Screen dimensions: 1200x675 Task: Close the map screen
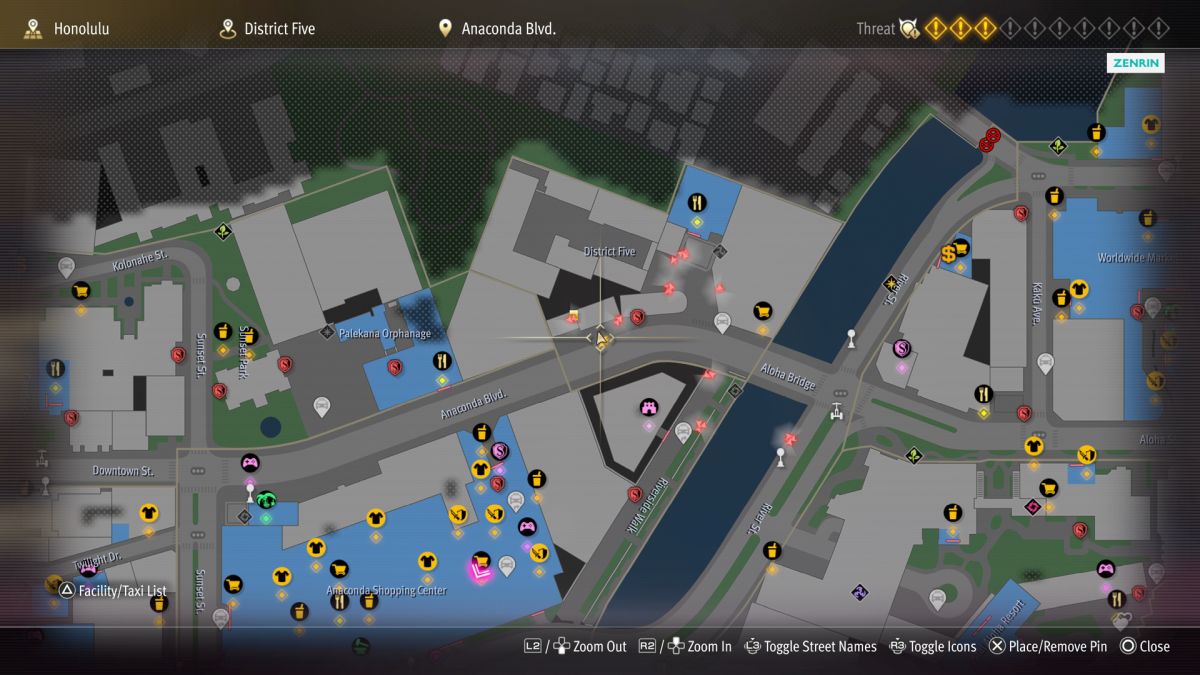[x=1144, y=646]
